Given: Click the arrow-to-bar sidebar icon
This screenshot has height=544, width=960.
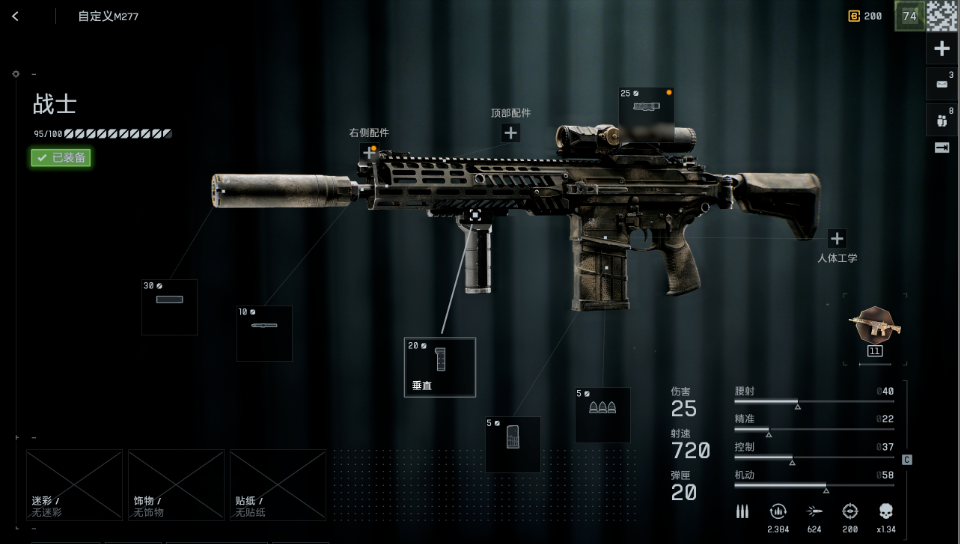Looking at the screenshot, I should 941,148.
